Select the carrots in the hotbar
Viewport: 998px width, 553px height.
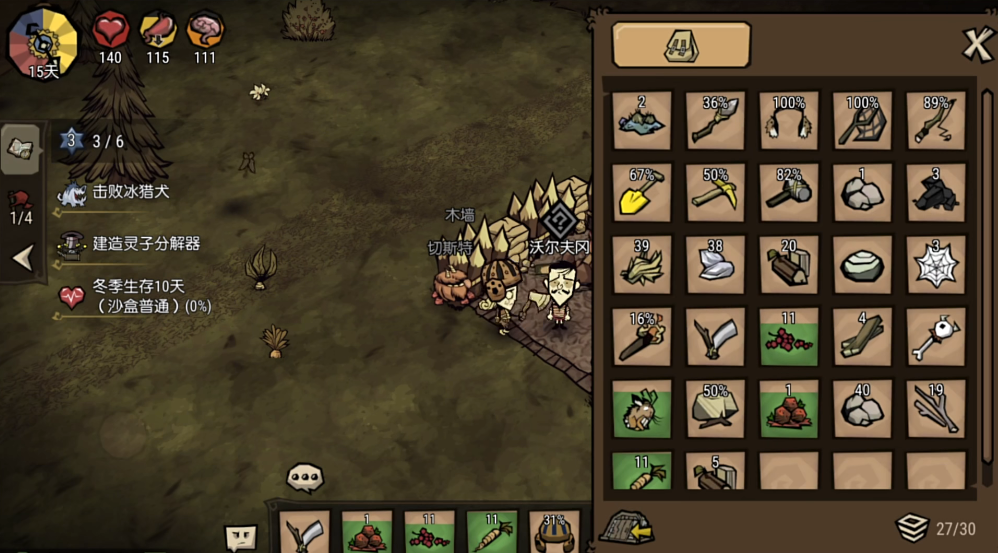[x=492, y=534]
